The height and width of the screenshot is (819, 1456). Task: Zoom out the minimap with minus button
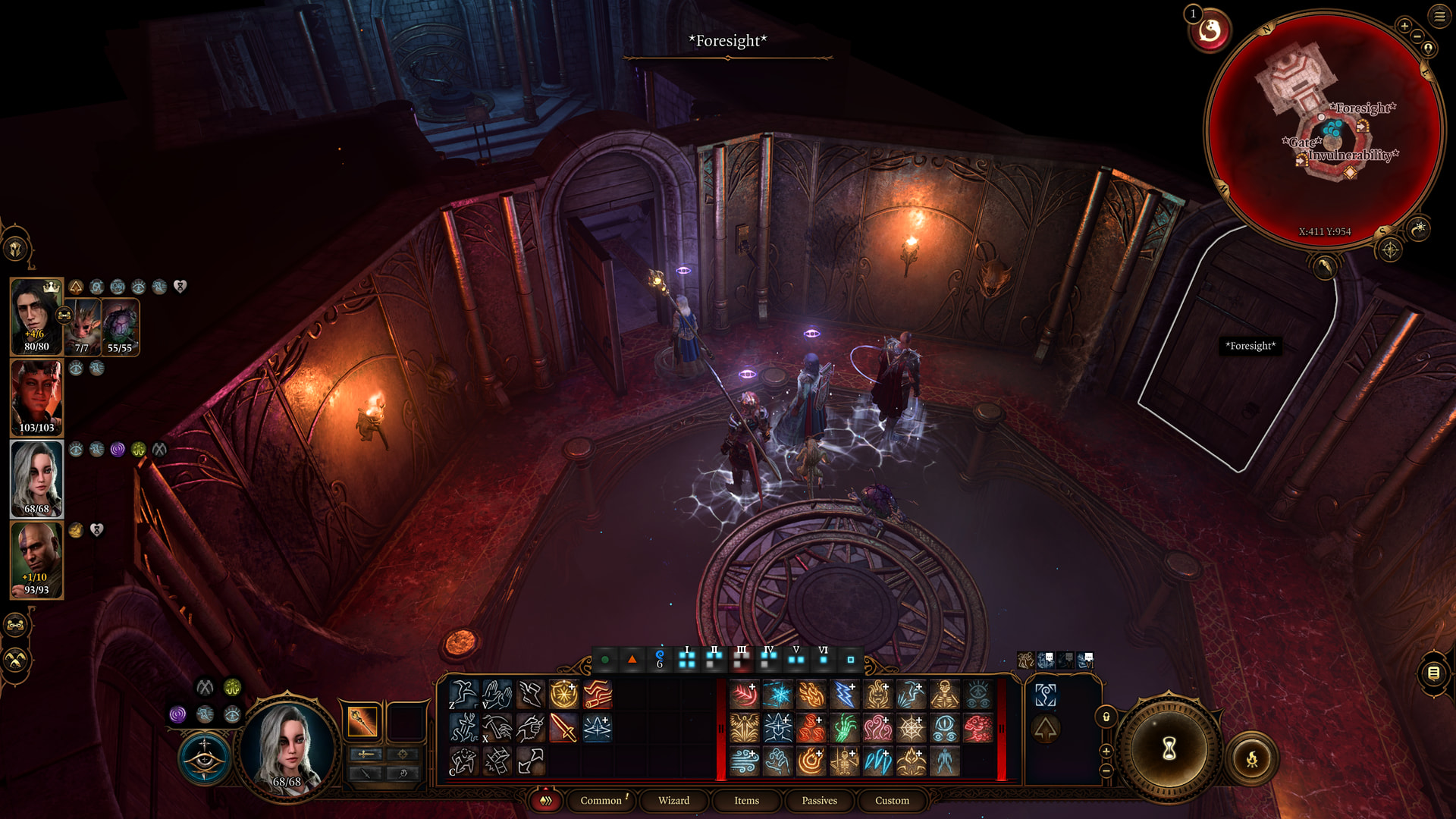pos(1417,36)
